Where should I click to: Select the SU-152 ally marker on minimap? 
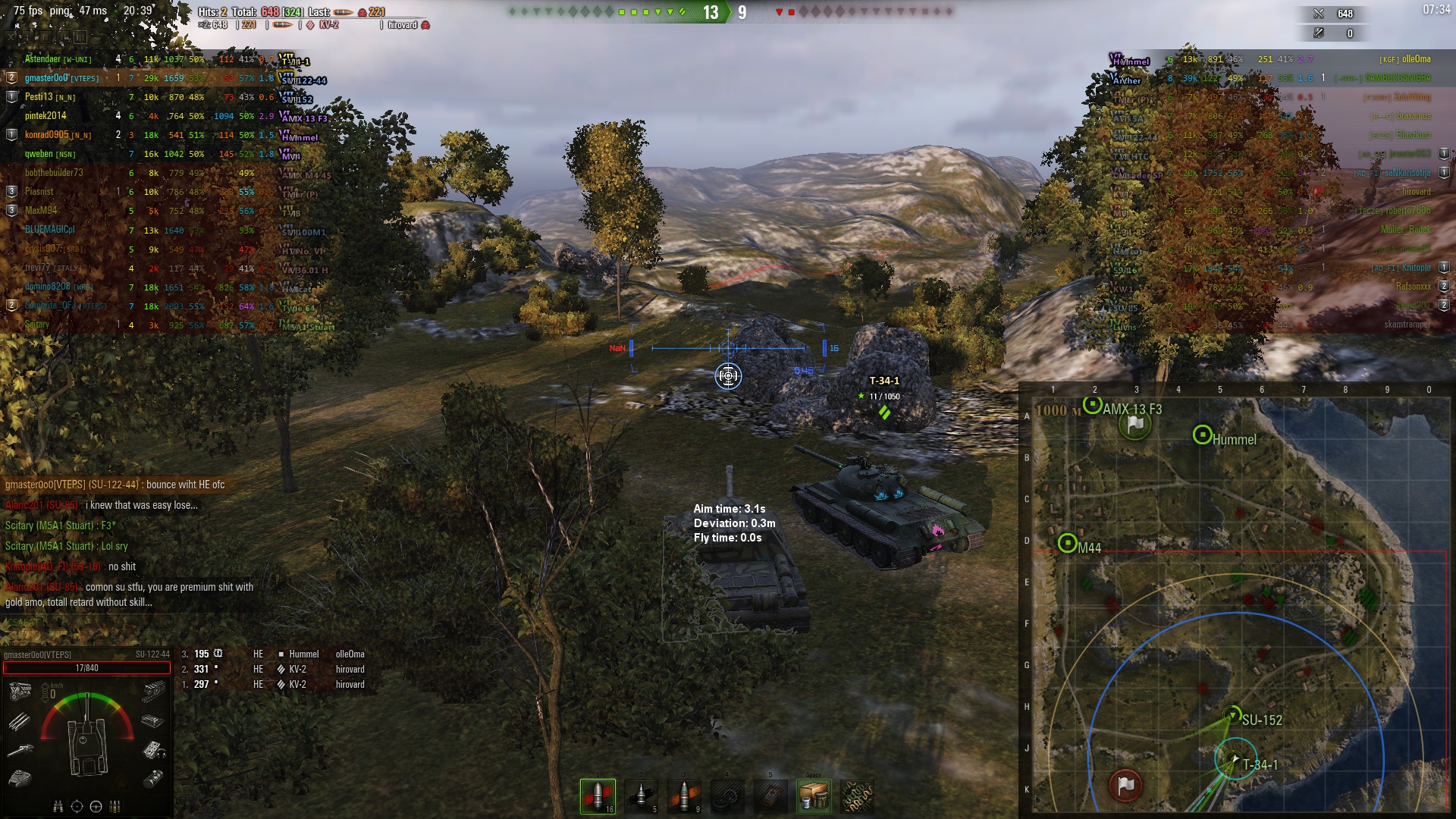[x=1232, y=714]
